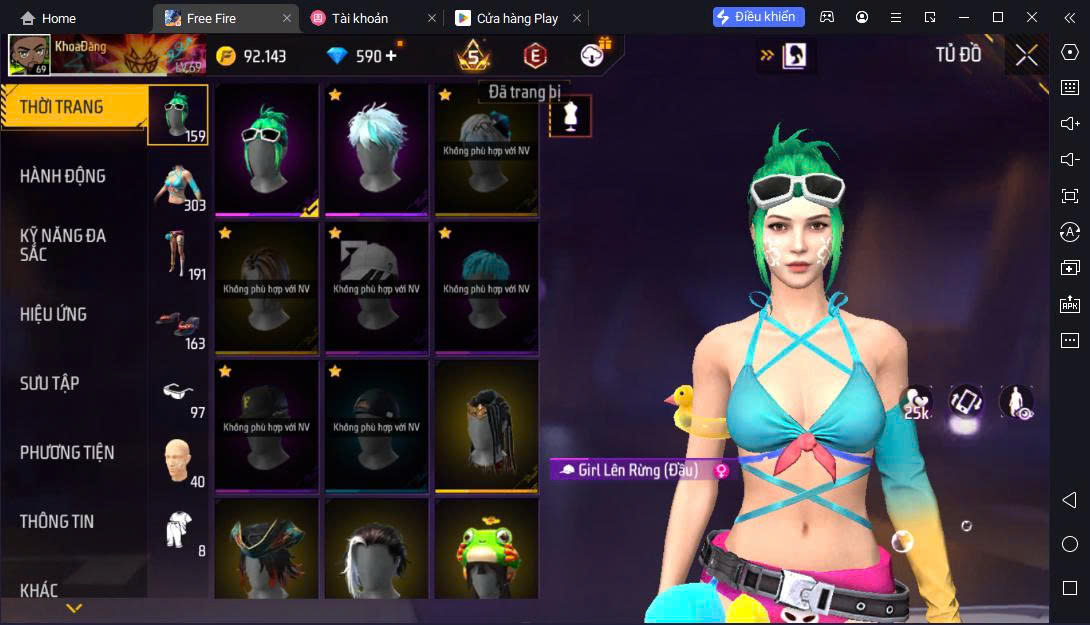Open the Điều khiển controls panel
The image size is (1090, 625).
[x=758, y=17]
